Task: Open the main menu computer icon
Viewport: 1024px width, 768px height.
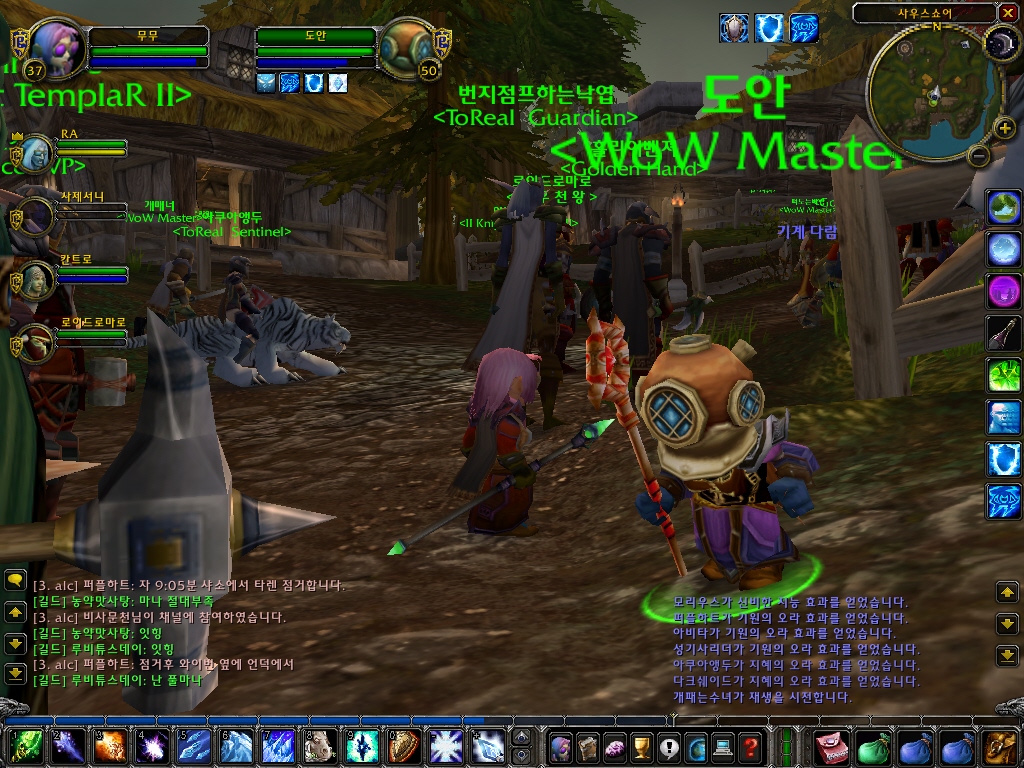Action: pos(723,746)
